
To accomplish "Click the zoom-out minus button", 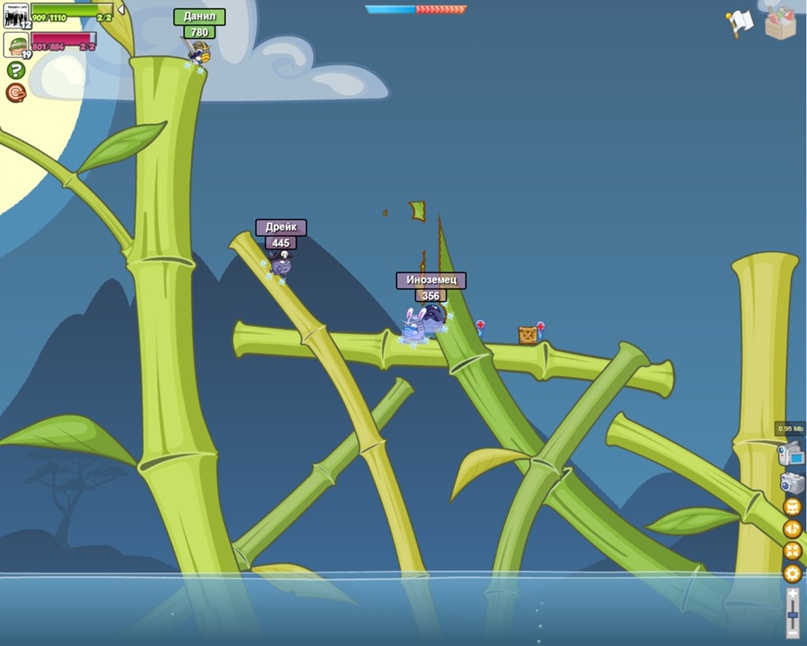I will [792, 633].
